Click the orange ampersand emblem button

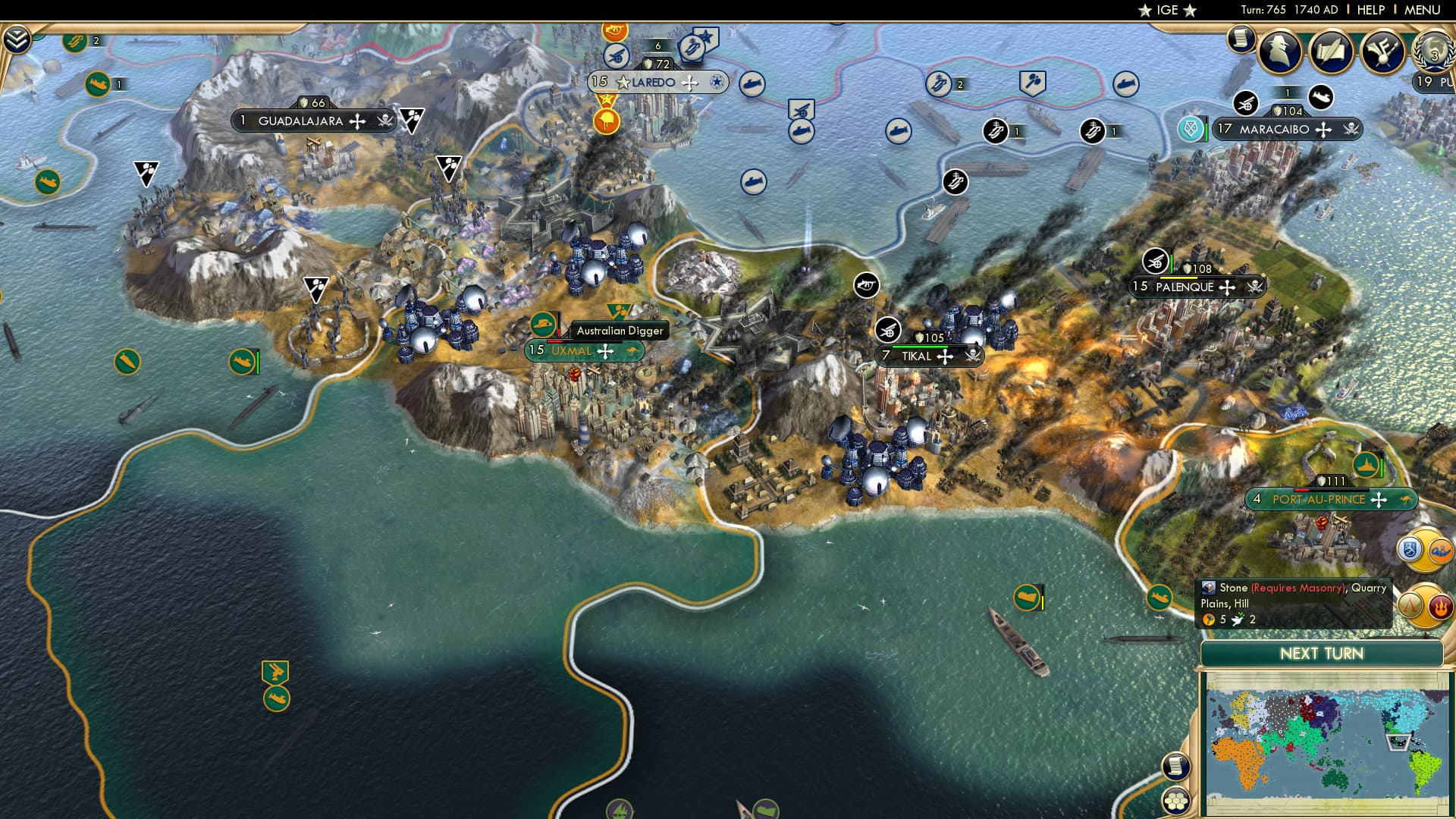pos(1440,551)
